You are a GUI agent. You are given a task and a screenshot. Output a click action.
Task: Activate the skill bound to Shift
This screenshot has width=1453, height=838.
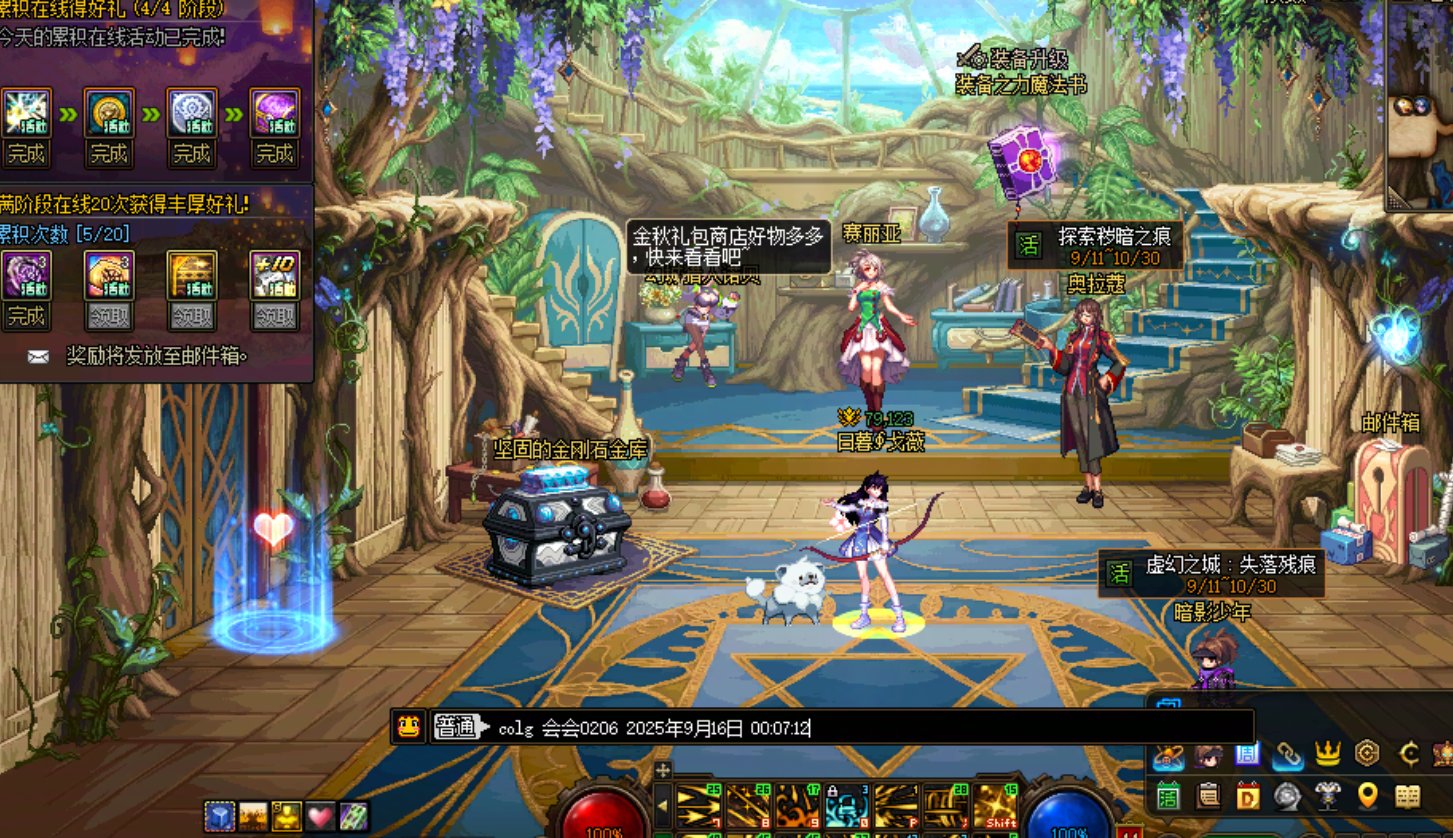tap(994, 806)
